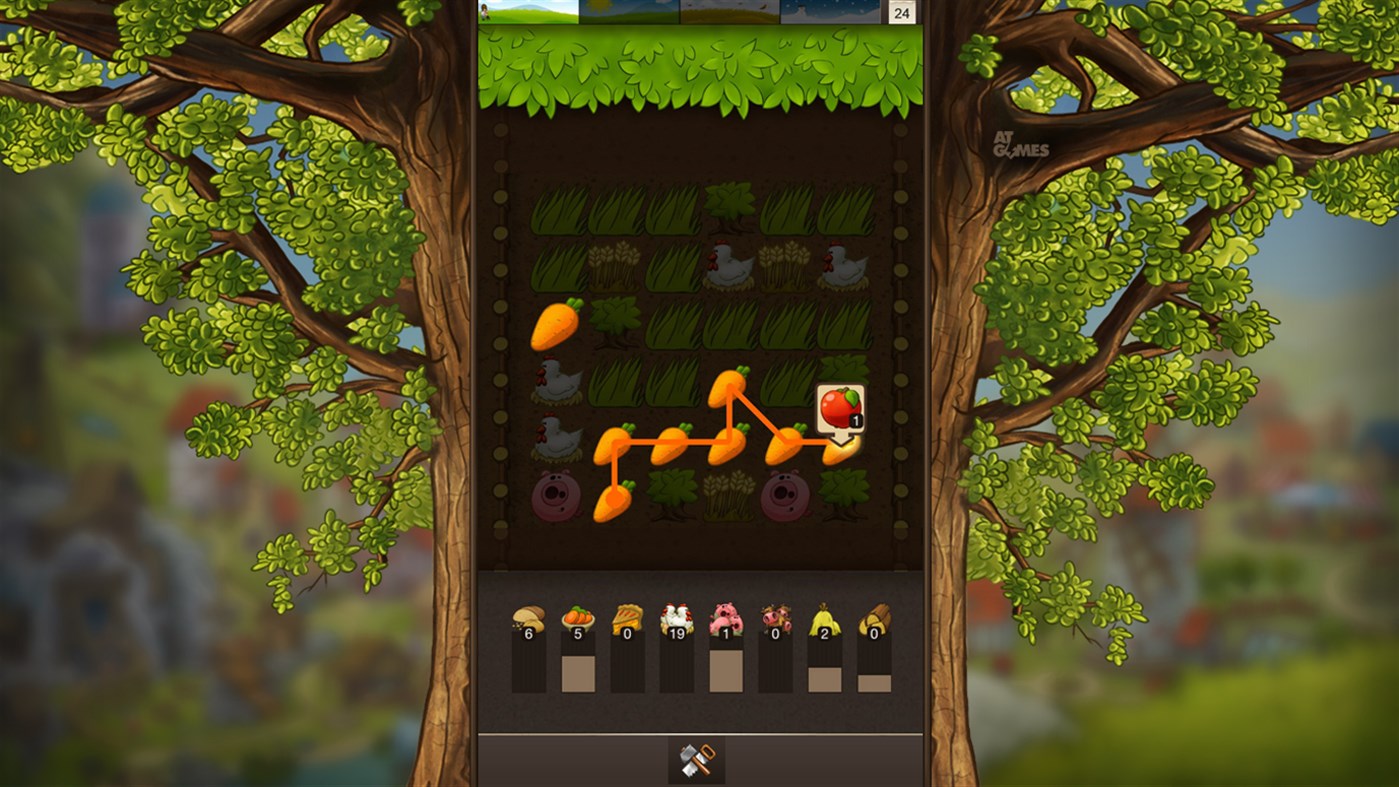Click the day counter showing 24
The width and height of the screenshot is (1399, 787).
click(x=898, y=13)
